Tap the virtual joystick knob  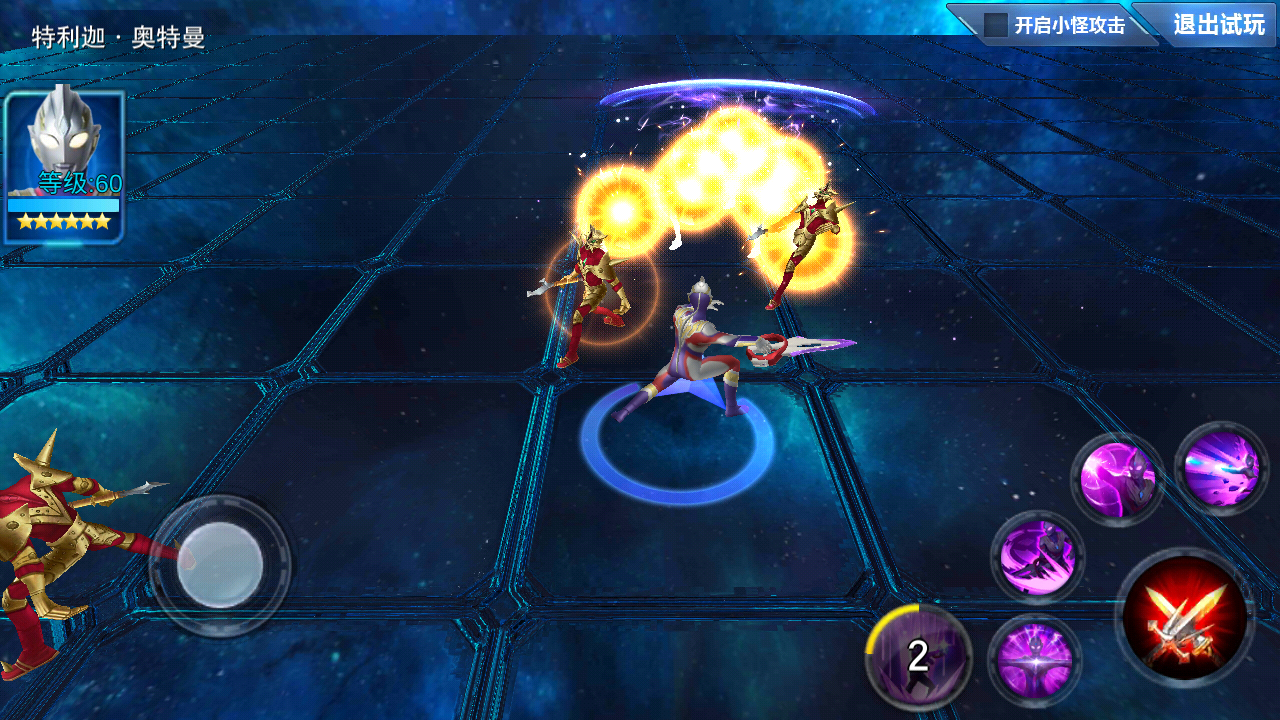[220, 564]
